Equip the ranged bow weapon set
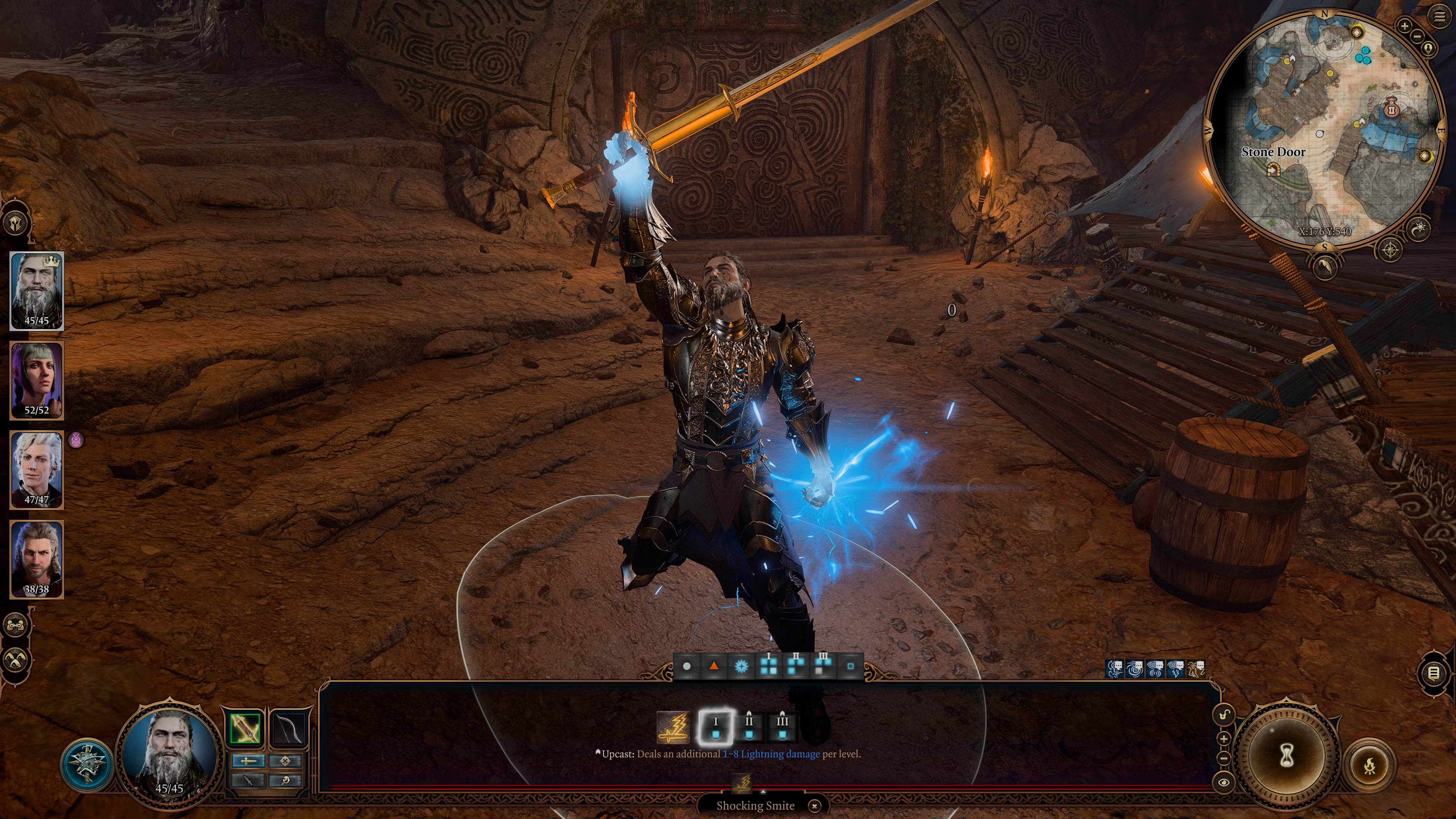The image size is (1456, 819). tap(288, 728)
